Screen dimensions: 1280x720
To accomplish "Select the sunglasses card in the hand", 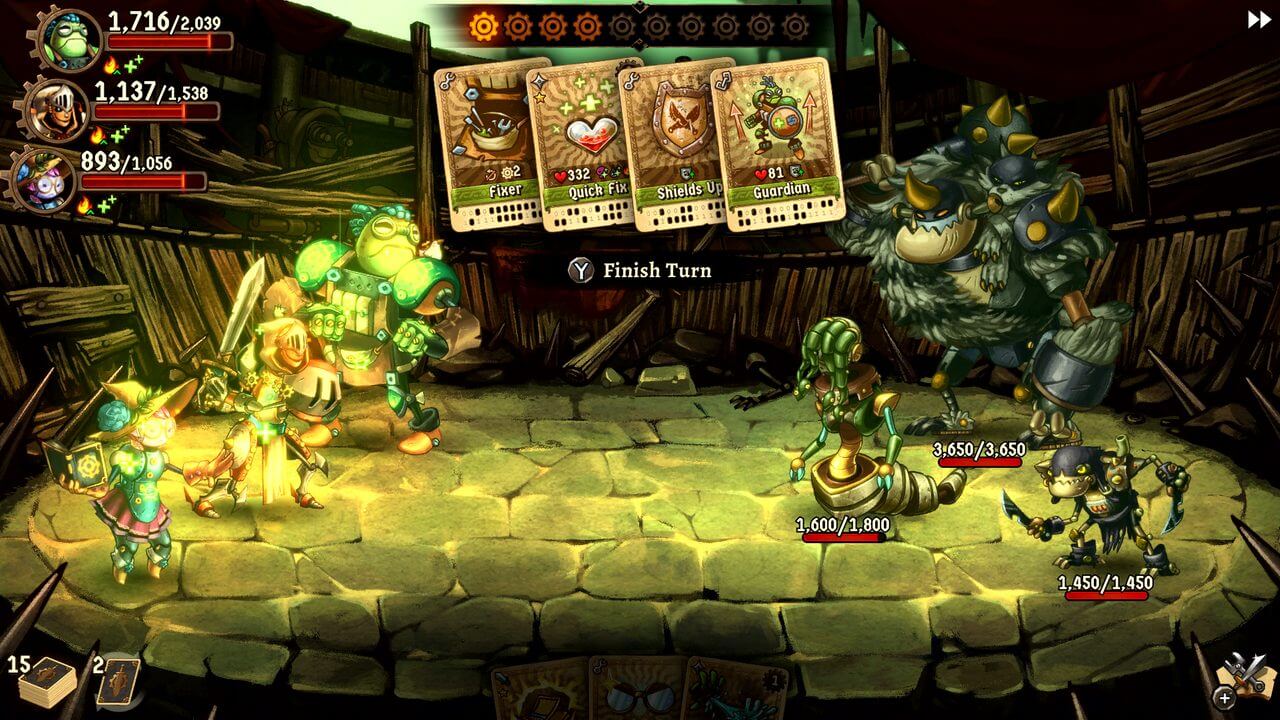I will [639, 698].
